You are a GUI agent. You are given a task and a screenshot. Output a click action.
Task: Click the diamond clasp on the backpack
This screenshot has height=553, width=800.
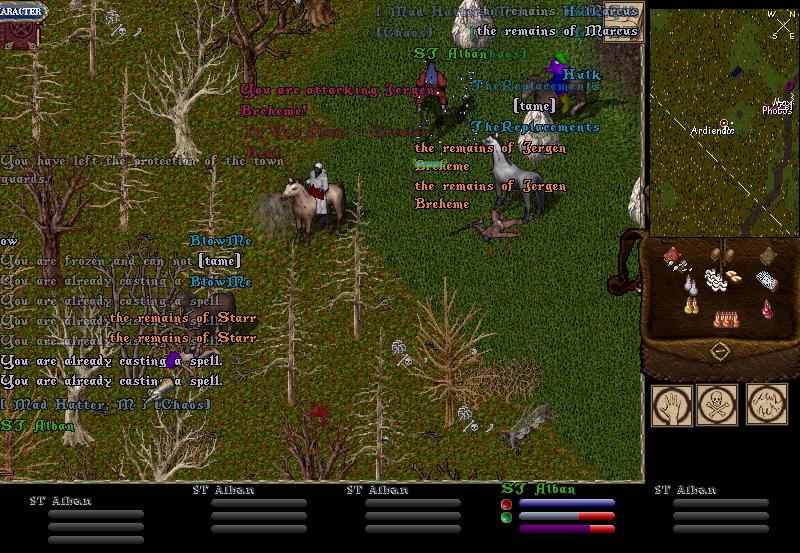tap(718, 352)
